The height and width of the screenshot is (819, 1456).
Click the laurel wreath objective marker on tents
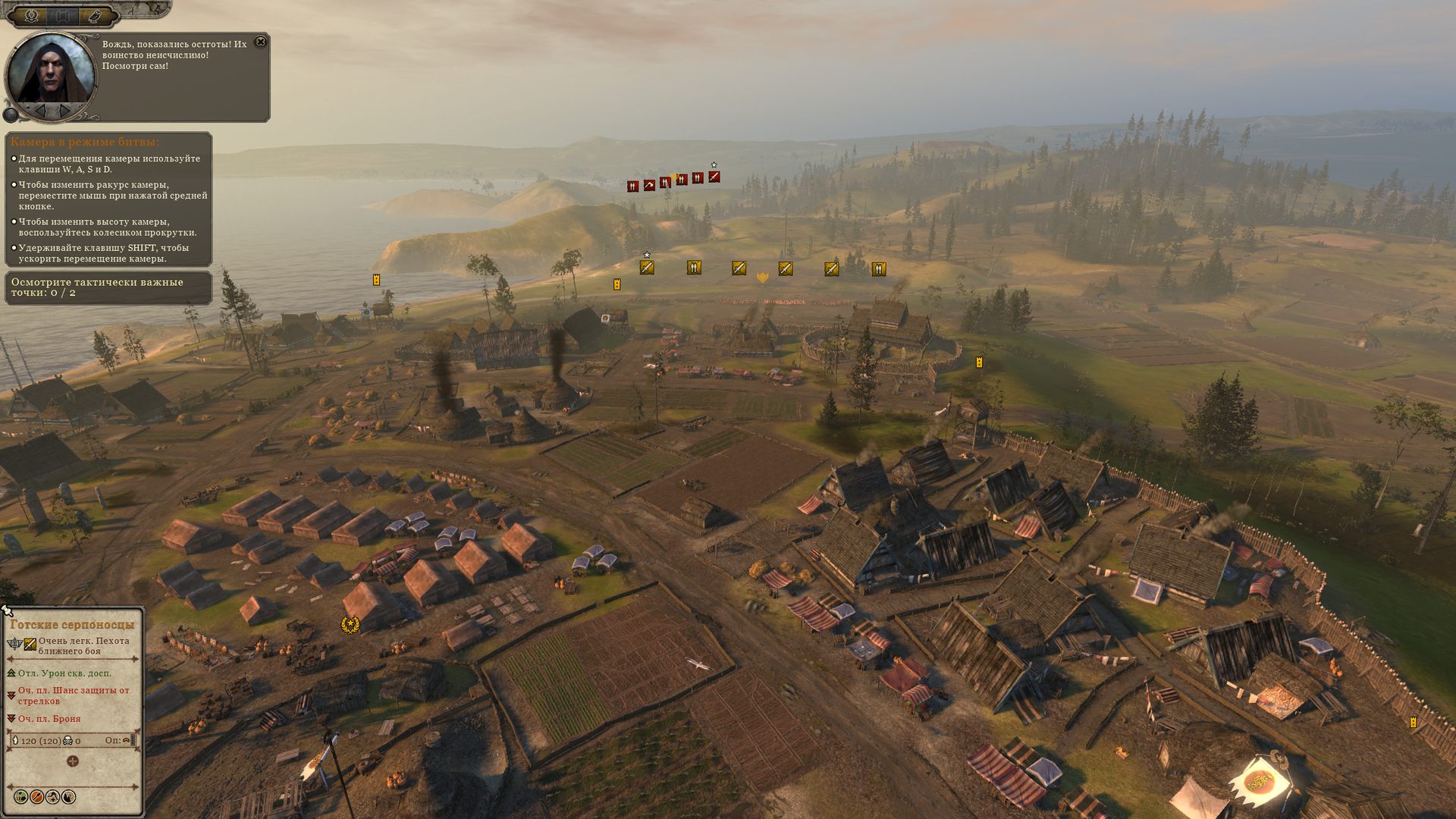350,625
